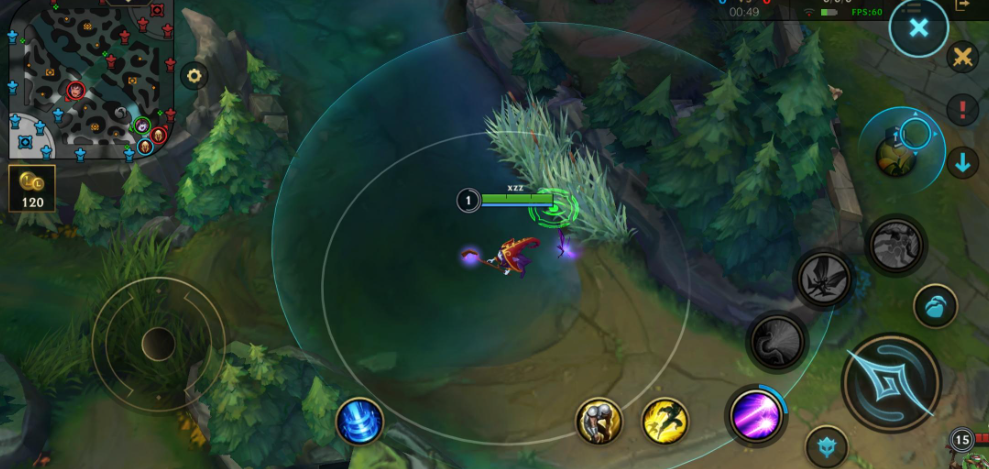Cast the yellow Flash summoner spell

click(x=665, y=421)
